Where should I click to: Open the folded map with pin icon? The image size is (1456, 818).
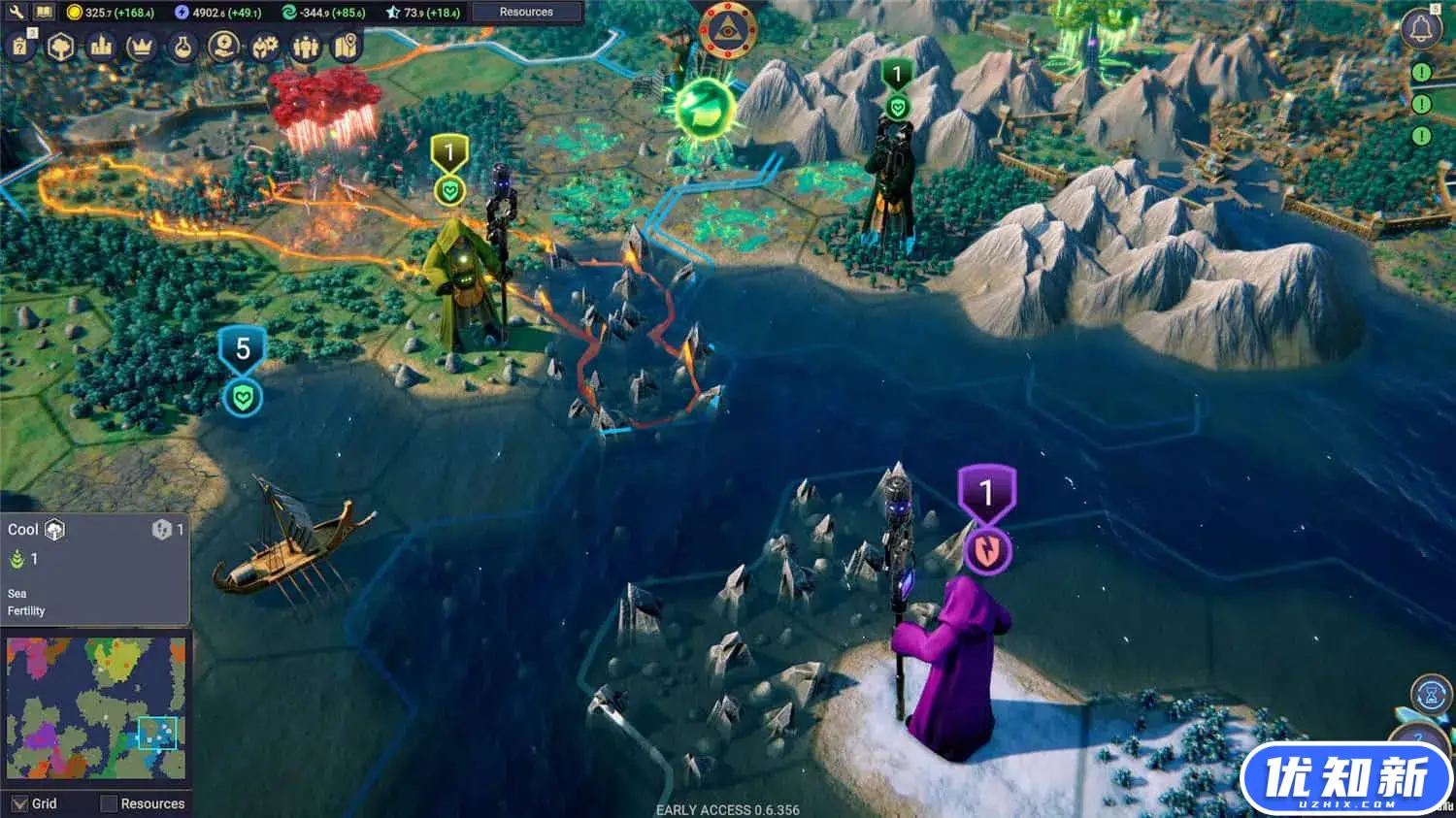(347, 47)
